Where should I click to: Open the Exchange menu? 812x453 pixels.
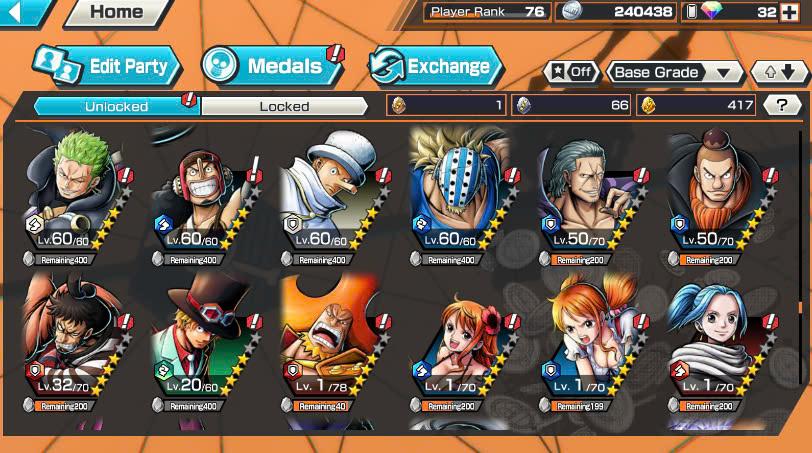[x=435, y=67]
